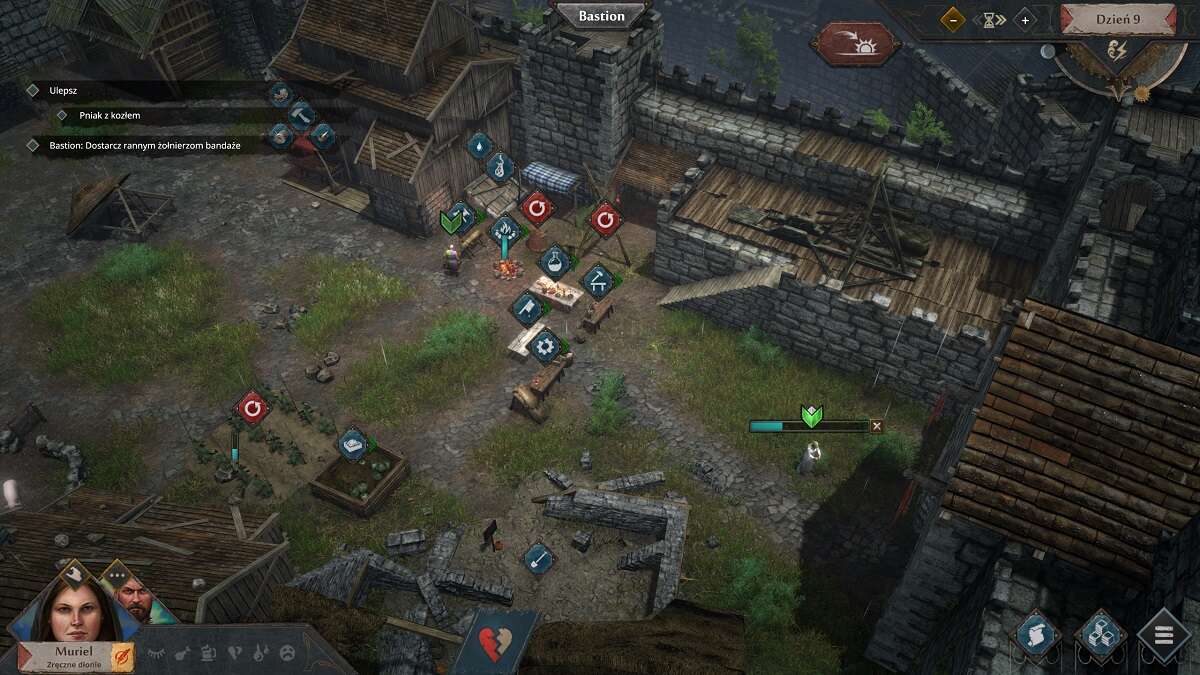Click the 'Pniak z kozłem' objective
Screen dimensions: 1200x675
pyautogui.click(x=109, y=116)
